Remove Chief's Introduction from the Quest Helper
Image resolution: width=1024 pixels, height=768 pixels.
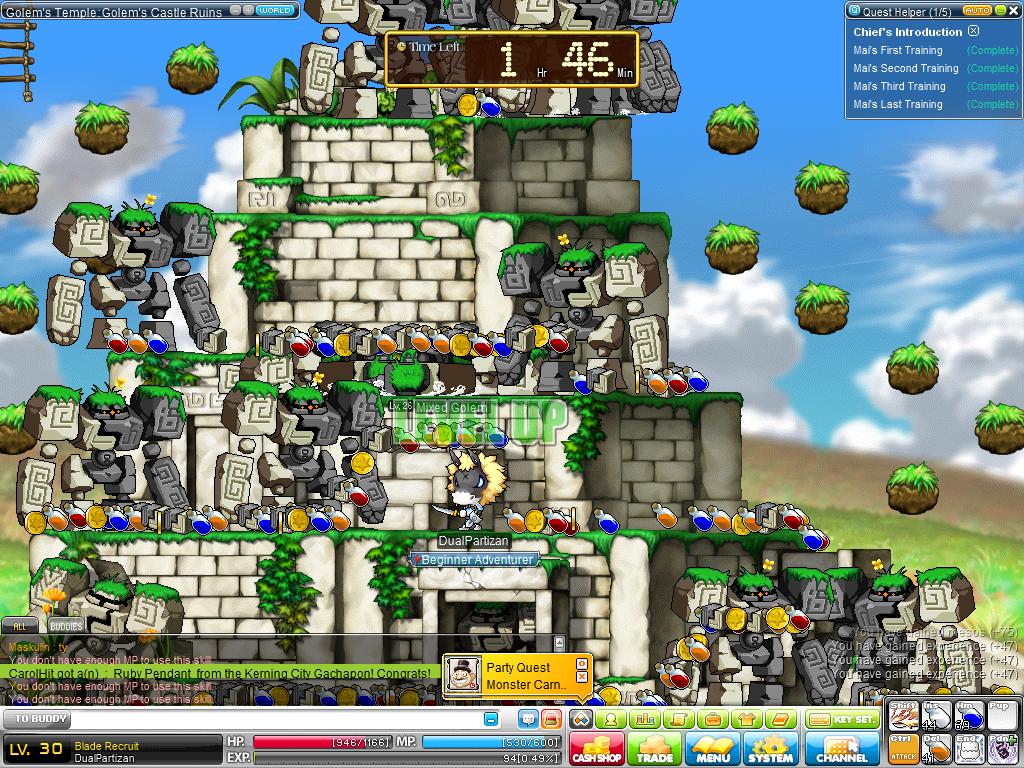point(974,31)
